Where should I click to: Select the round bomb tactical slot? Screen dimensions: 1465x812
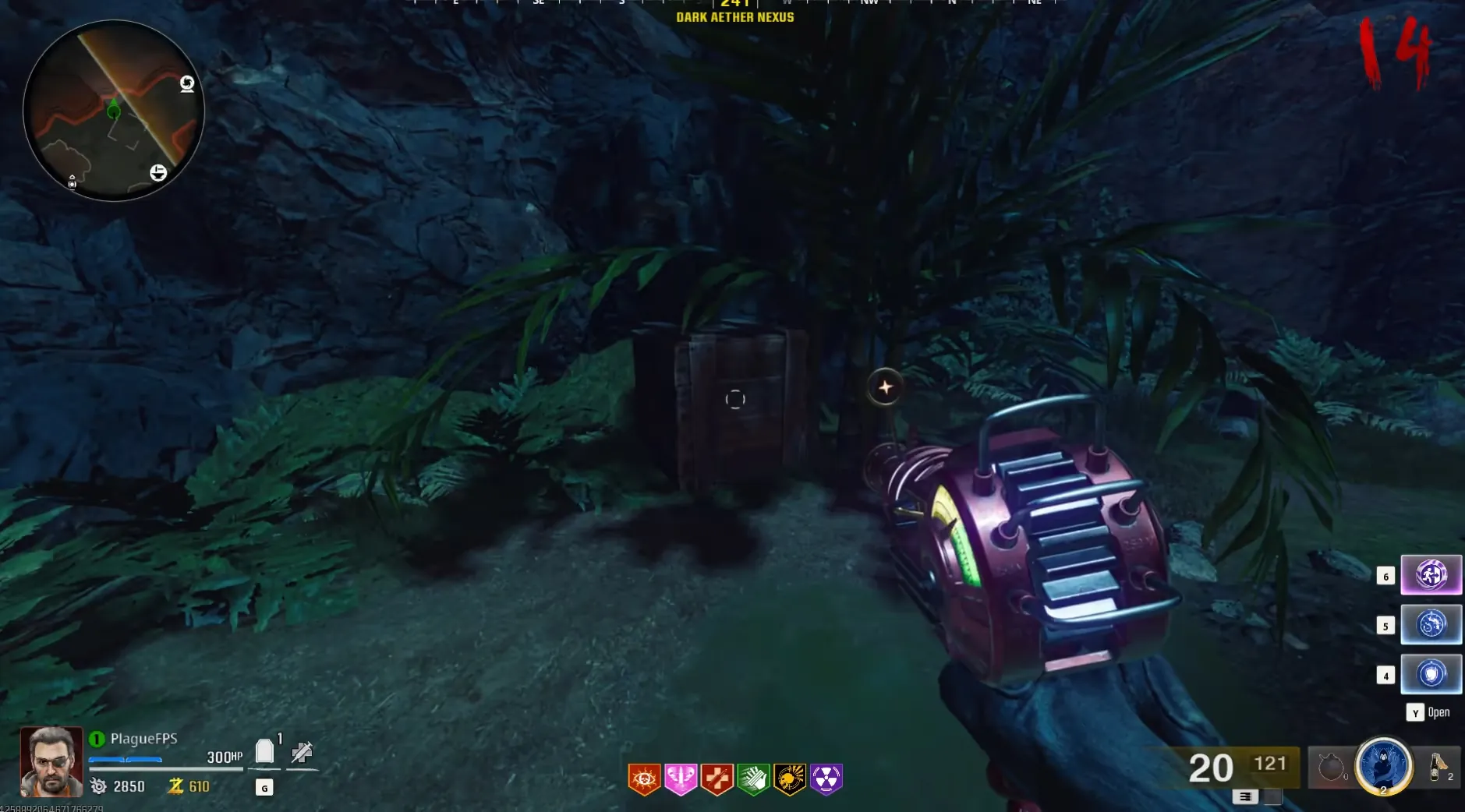click(1331, 768)
